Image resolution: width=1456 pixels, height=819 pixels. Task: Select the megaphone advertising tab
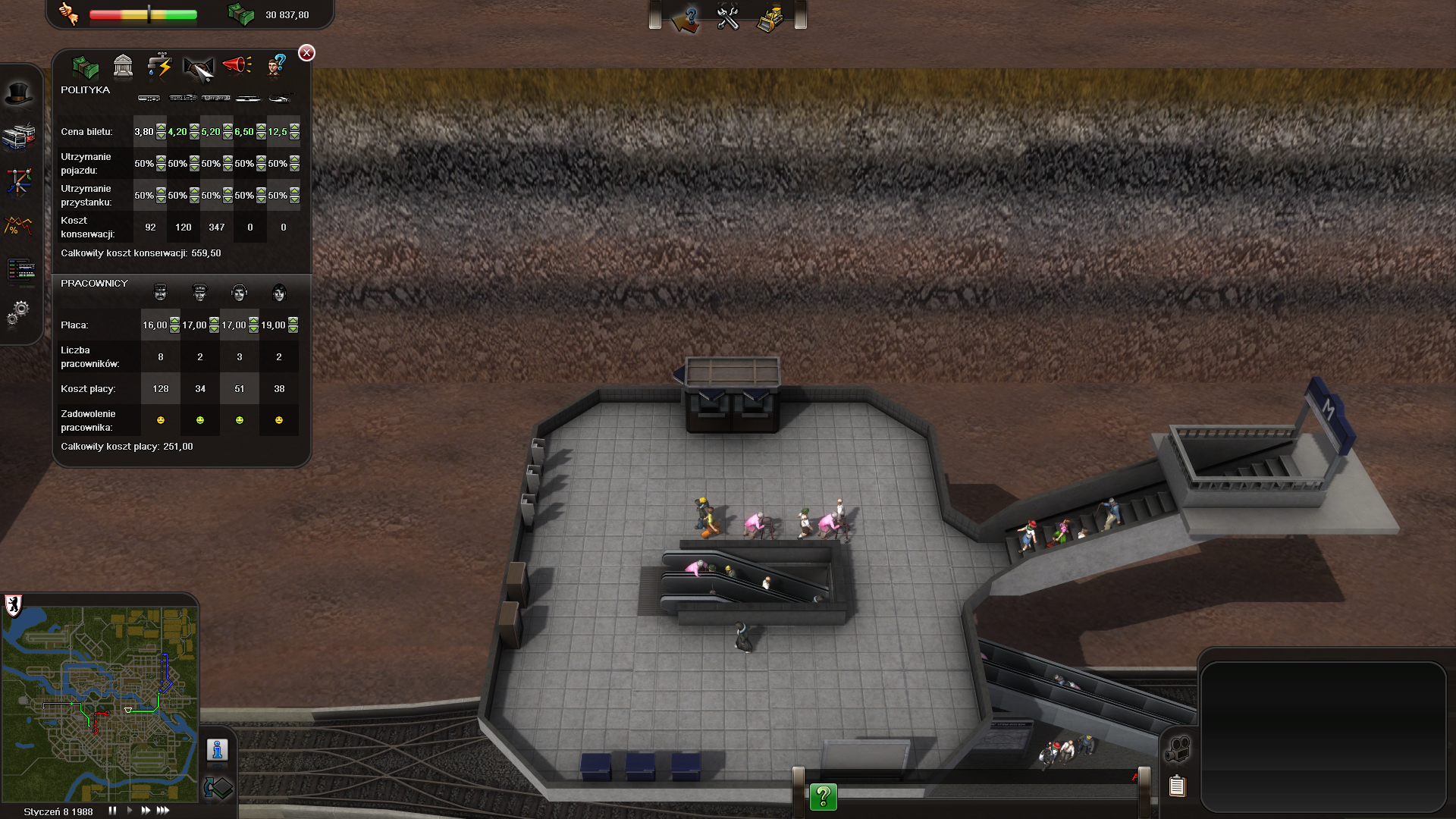point(237,66)
